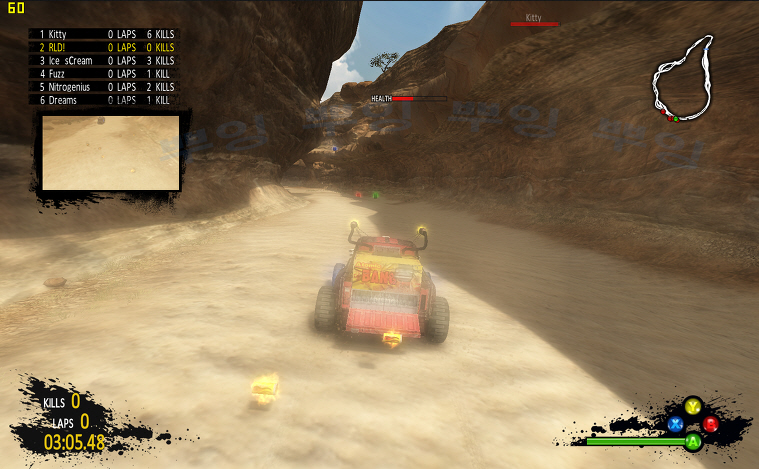Screen dimensions: 759x469
Task: Select the Dreams player row
Action: pyautogui.click(x=105, y=100)
